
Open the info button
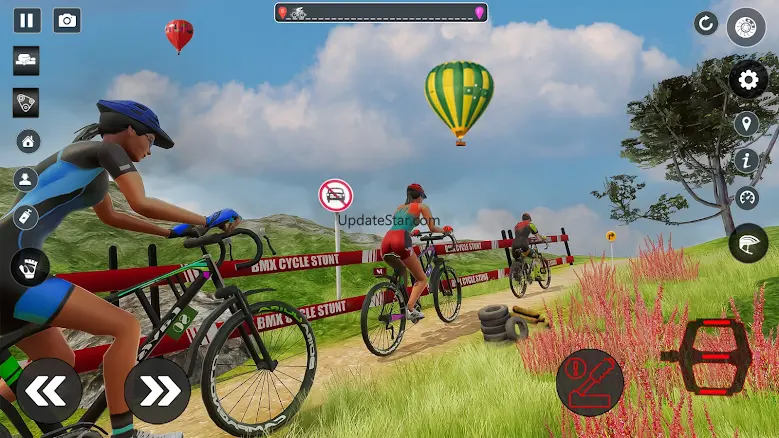(746, 160)
